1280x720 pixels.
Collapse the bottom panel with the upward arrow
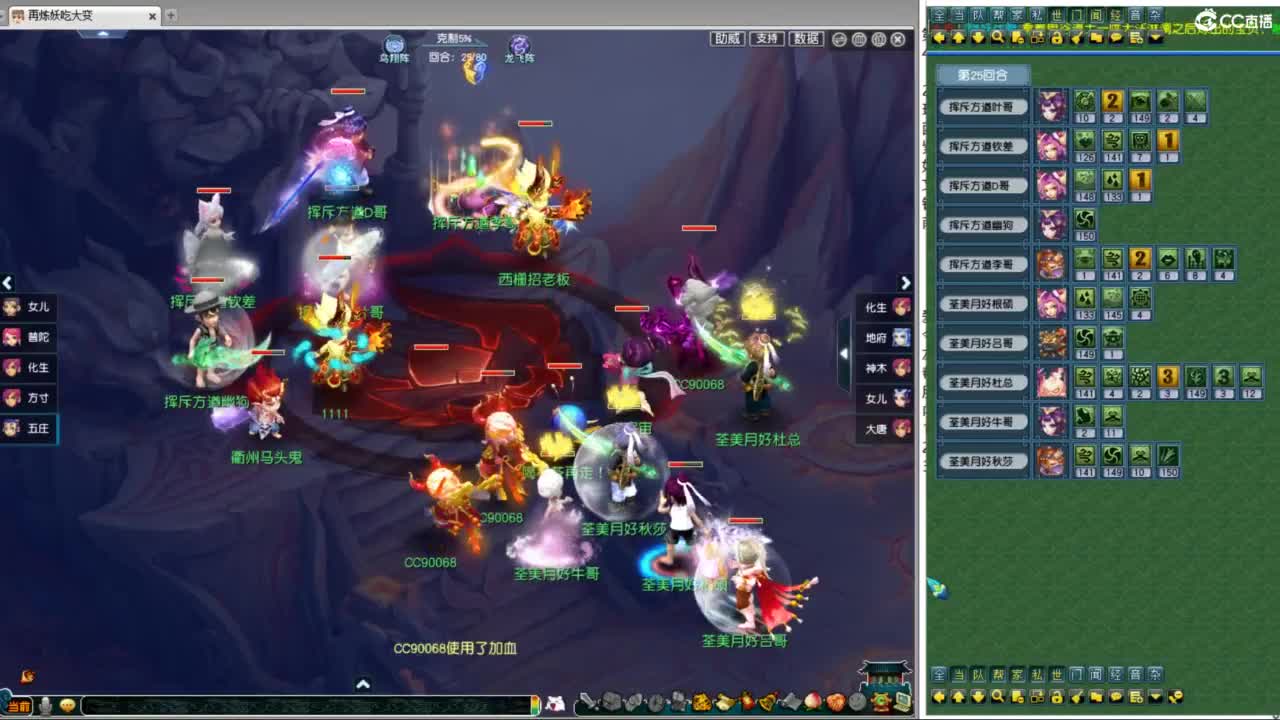point(364,682)
